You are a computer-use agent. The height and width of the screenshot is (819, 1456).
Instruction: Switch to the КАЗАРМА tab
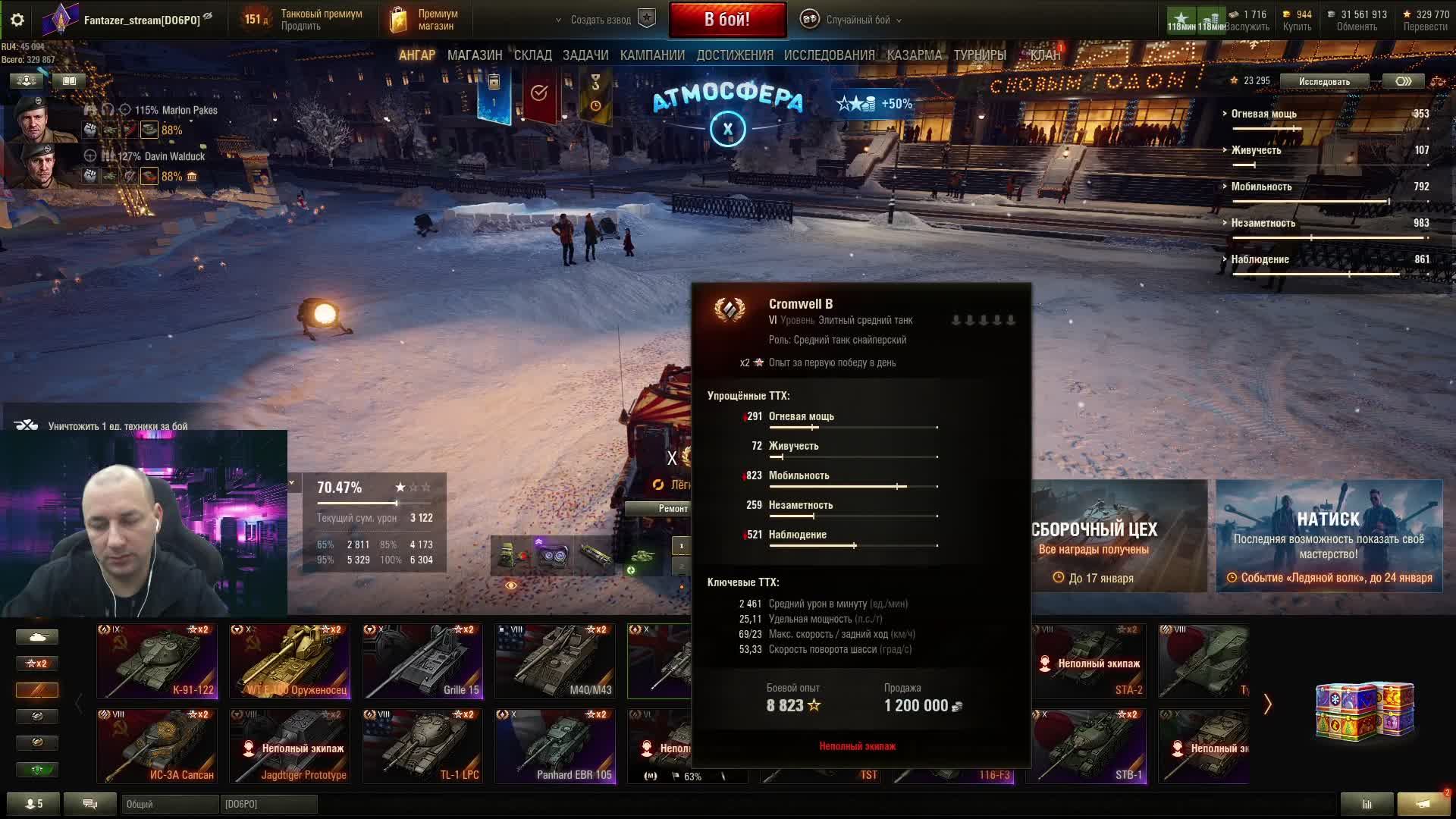click(914, 55)
